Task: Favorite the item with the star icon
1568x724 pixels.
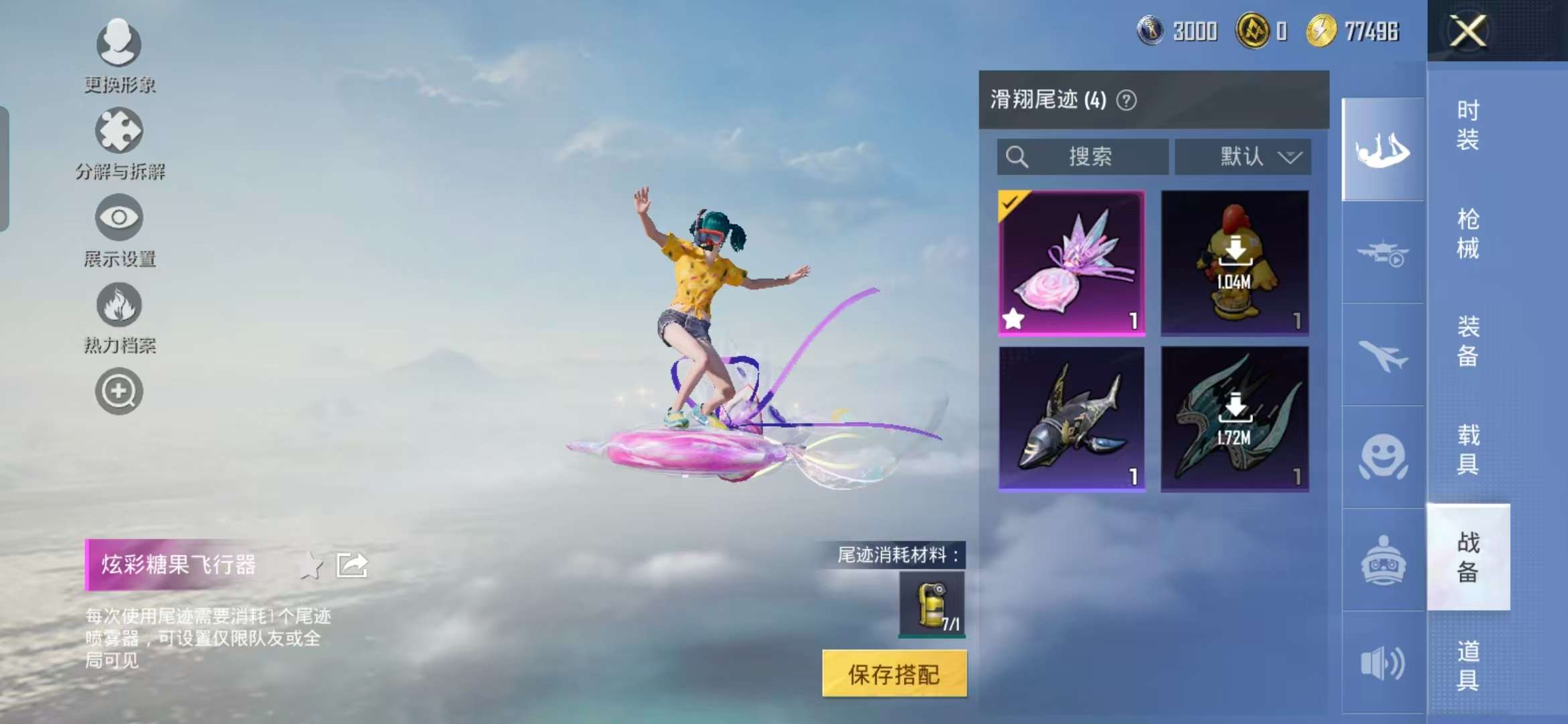Action: coord(310,565)
